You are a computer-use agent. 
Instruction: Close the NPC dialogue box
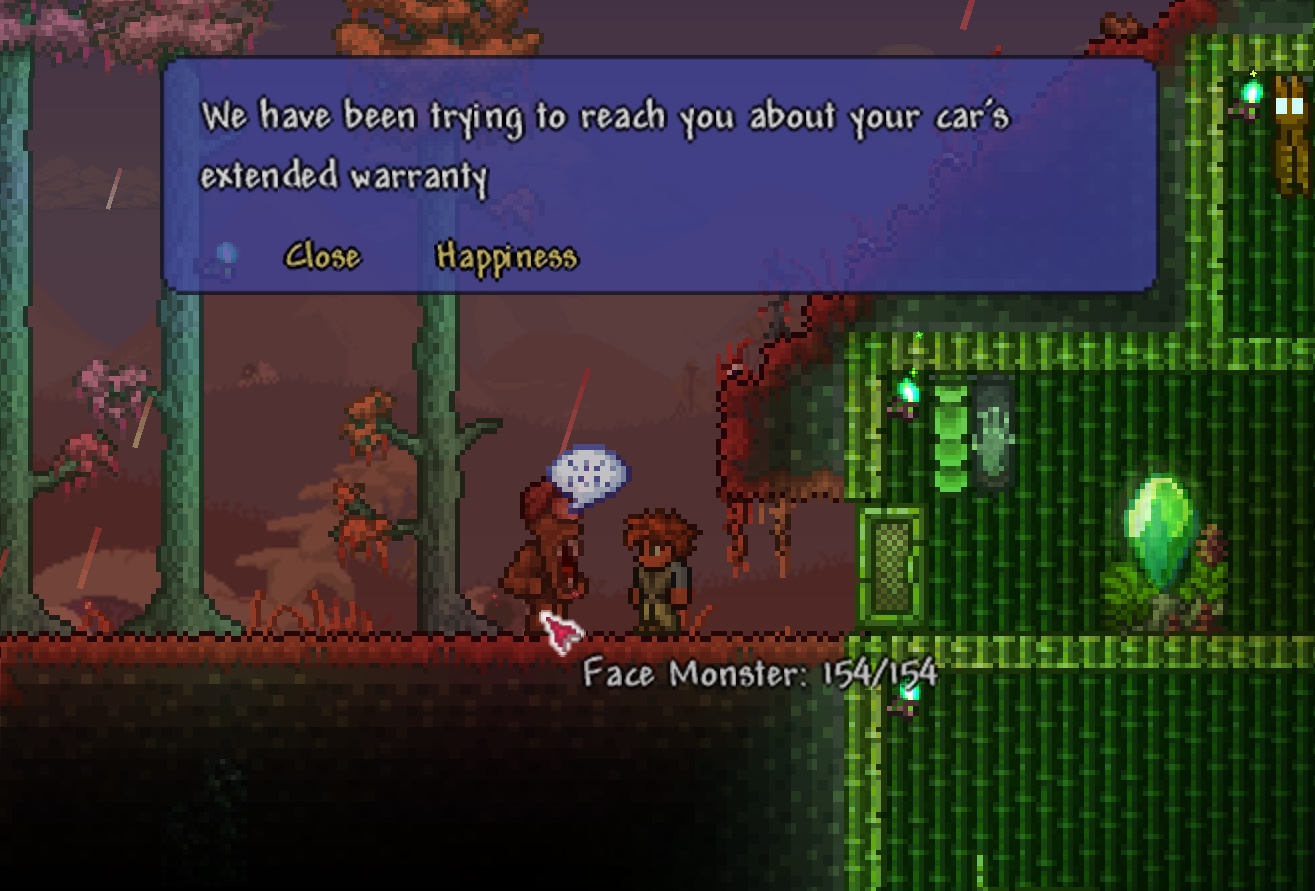coord(322,257)
